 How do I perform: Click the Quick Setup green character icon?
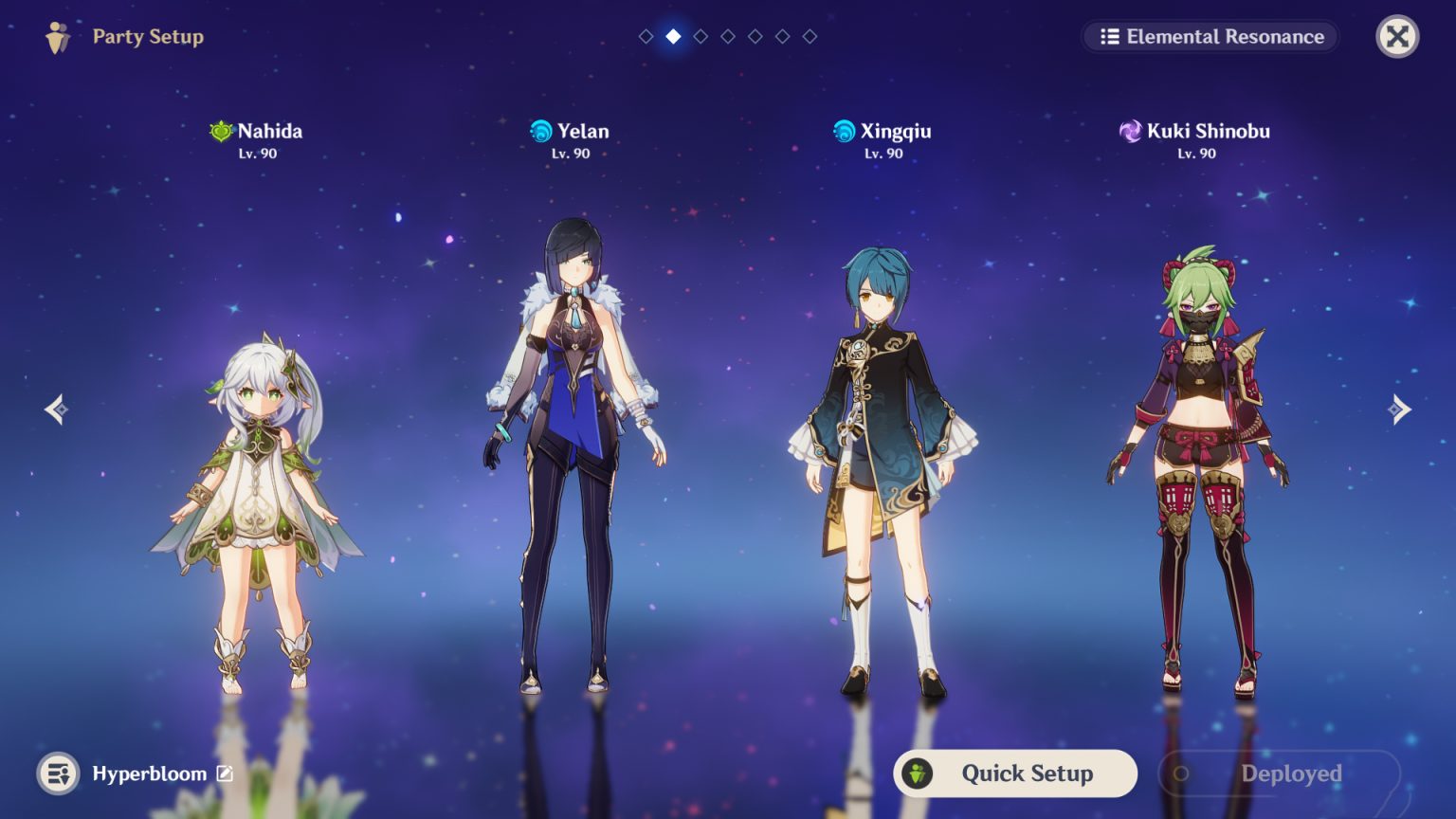[x=918, y=773]
